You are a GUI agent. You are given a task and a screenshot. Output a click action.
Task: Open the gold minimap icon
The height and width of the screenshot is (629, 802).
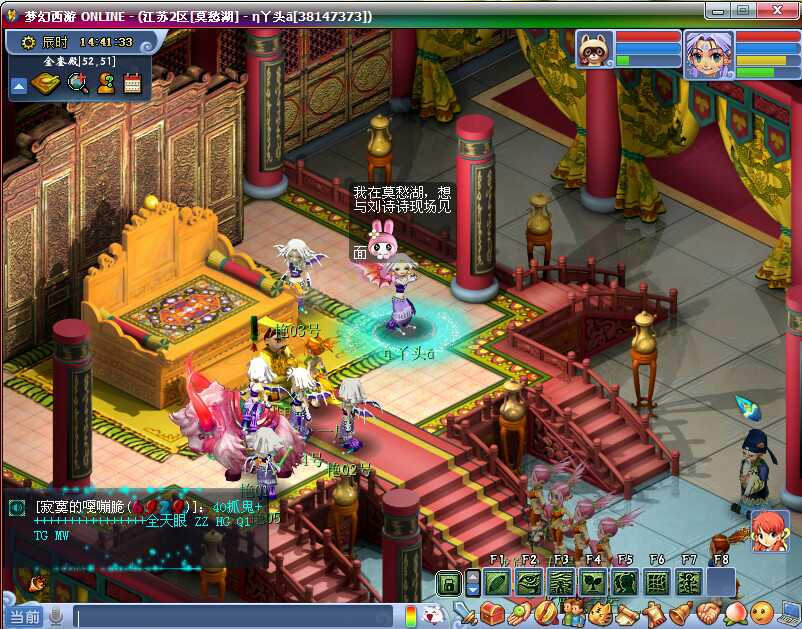tap(46, 84)
